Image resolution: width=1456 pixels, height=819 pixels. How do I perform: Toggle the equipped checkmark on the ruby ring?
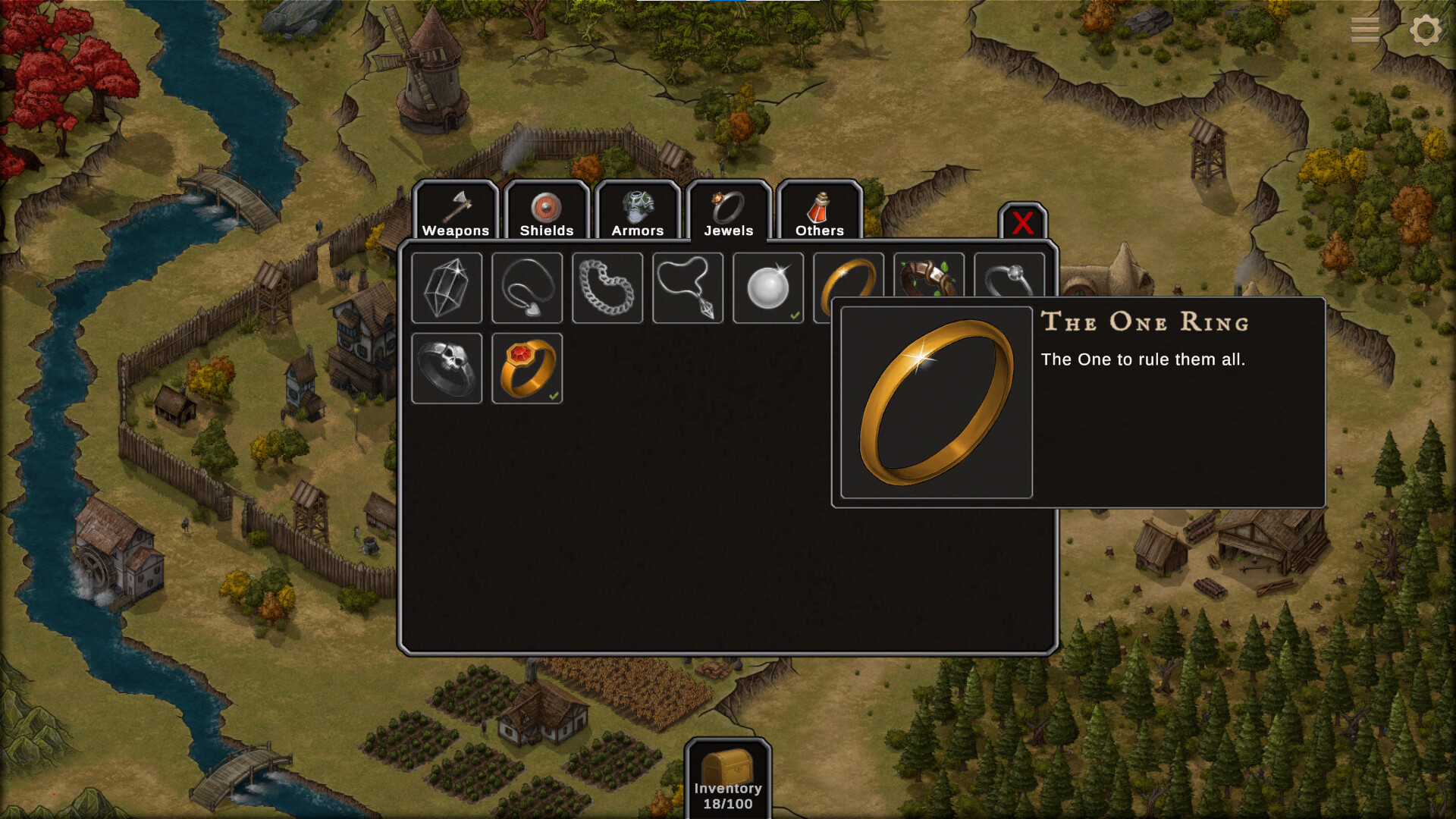(554, 394)
